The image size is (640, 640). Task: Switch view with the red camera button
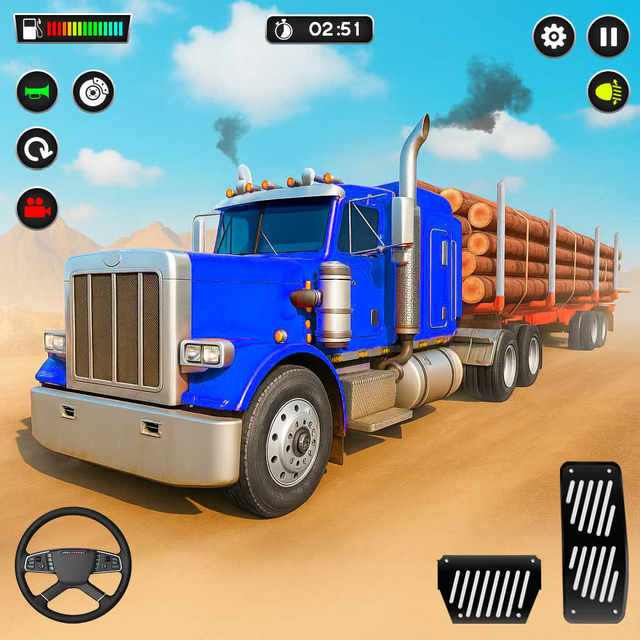[x=37, y=207]
